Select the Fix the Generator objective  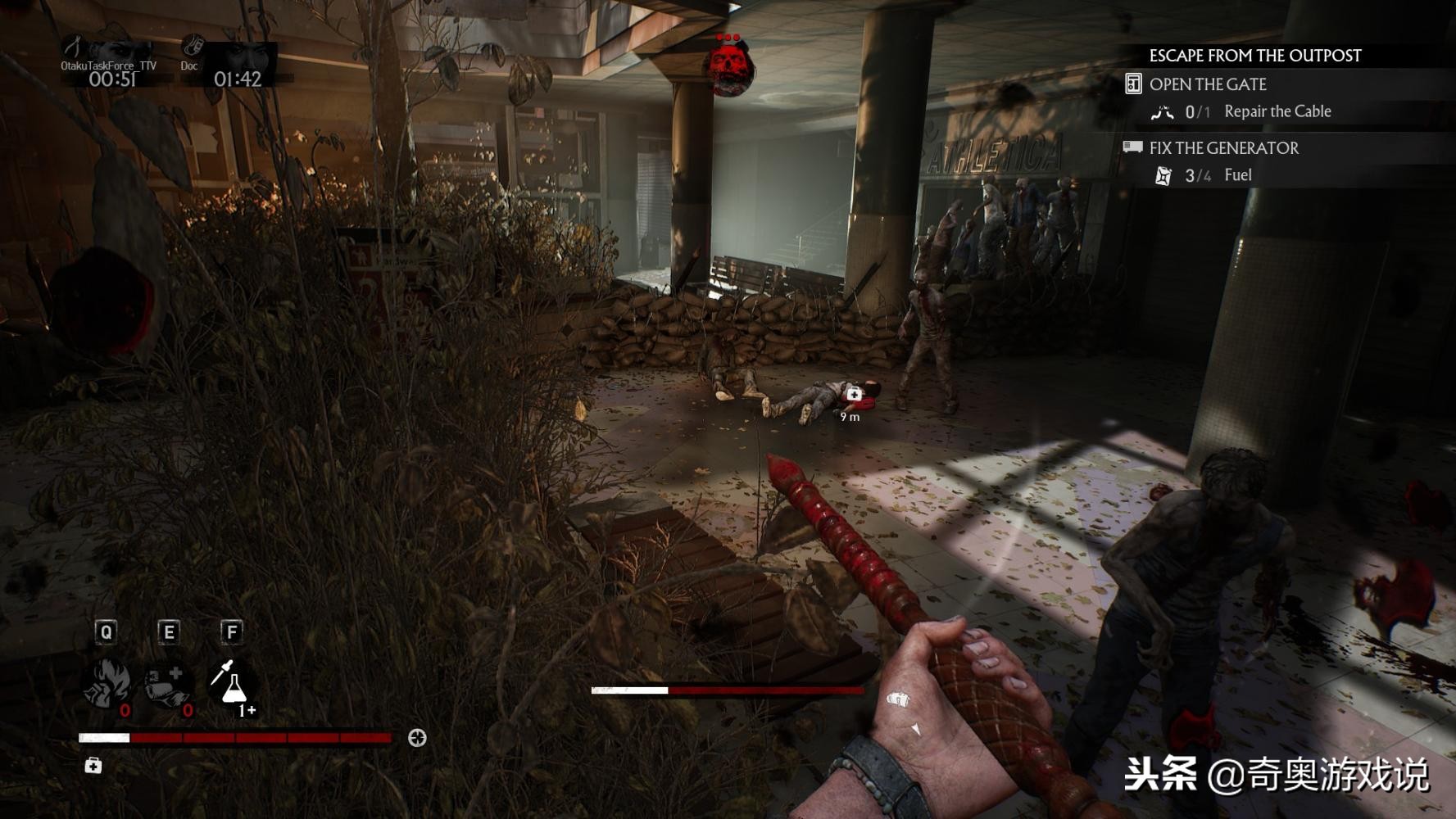[1223, 148]
